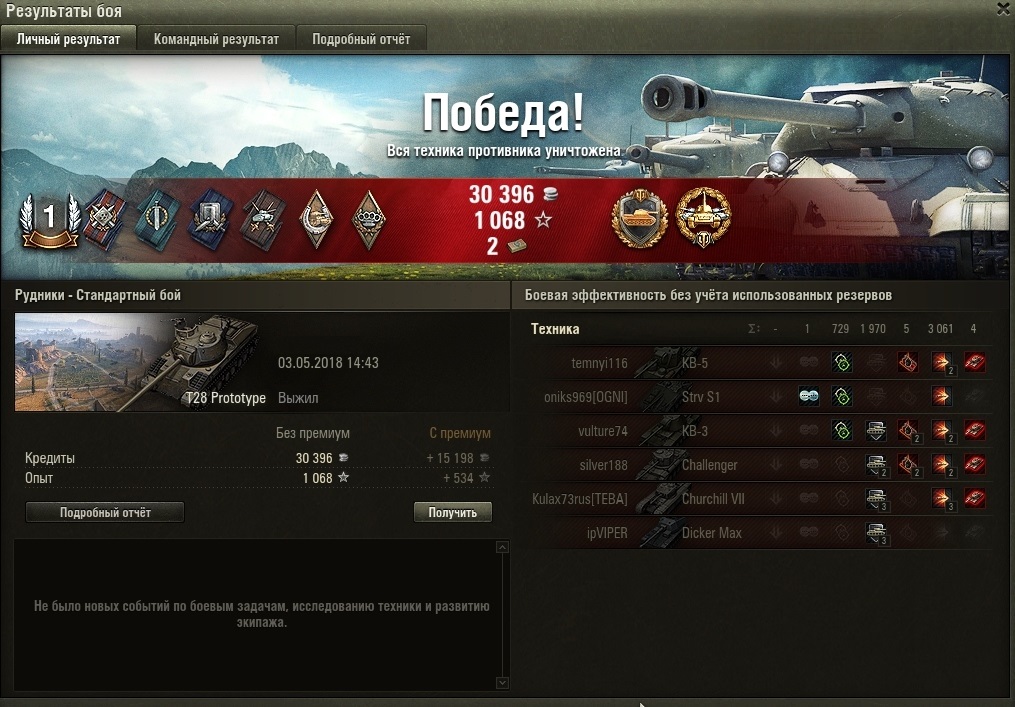Open the Подробный отчёт tab
Screen dimensions: 1015x707
point(361,39)
